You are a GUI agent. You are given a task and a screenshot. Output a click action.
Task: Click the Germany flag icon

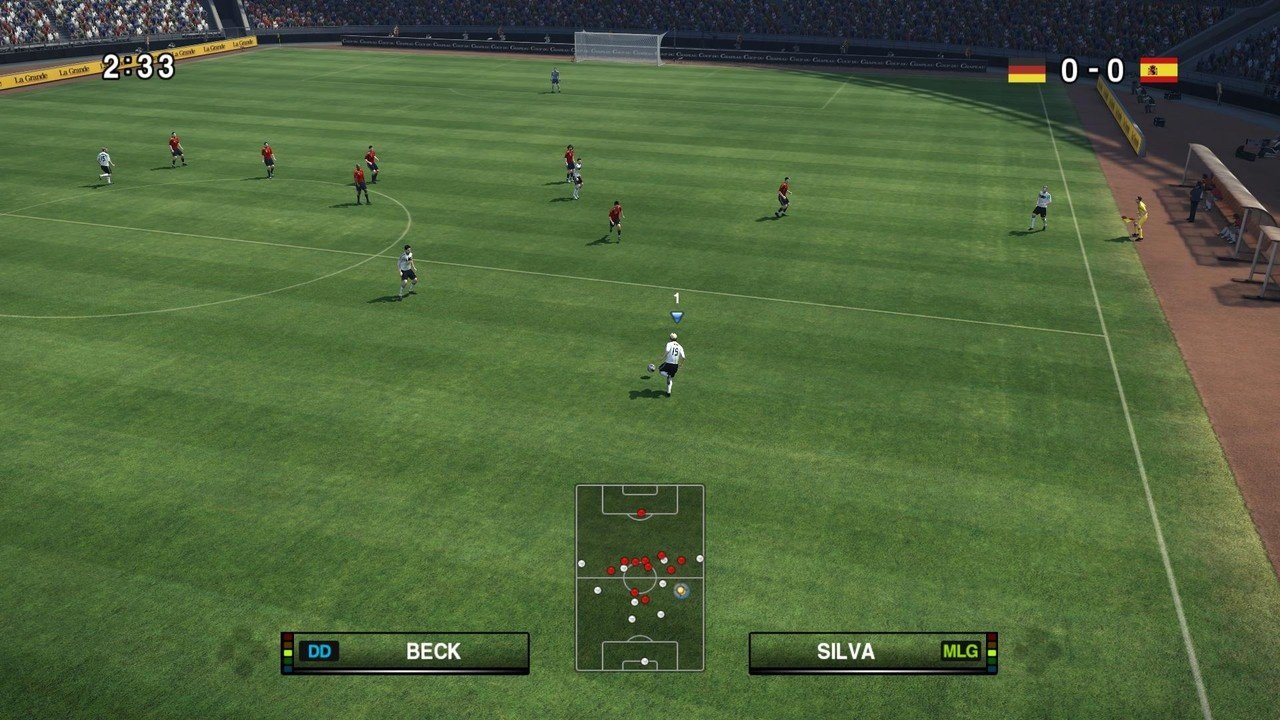tap(1026, 71)
